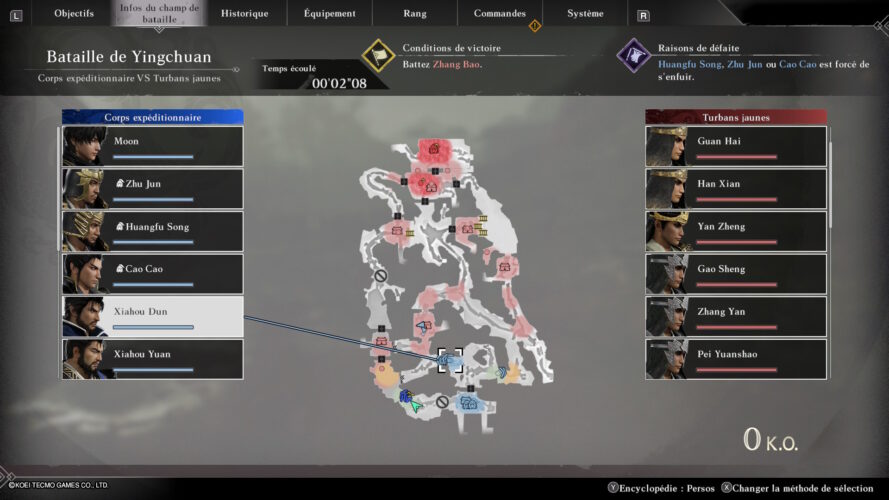Open the Historique tab
889x500 pixels.
(x=245, y=14)
